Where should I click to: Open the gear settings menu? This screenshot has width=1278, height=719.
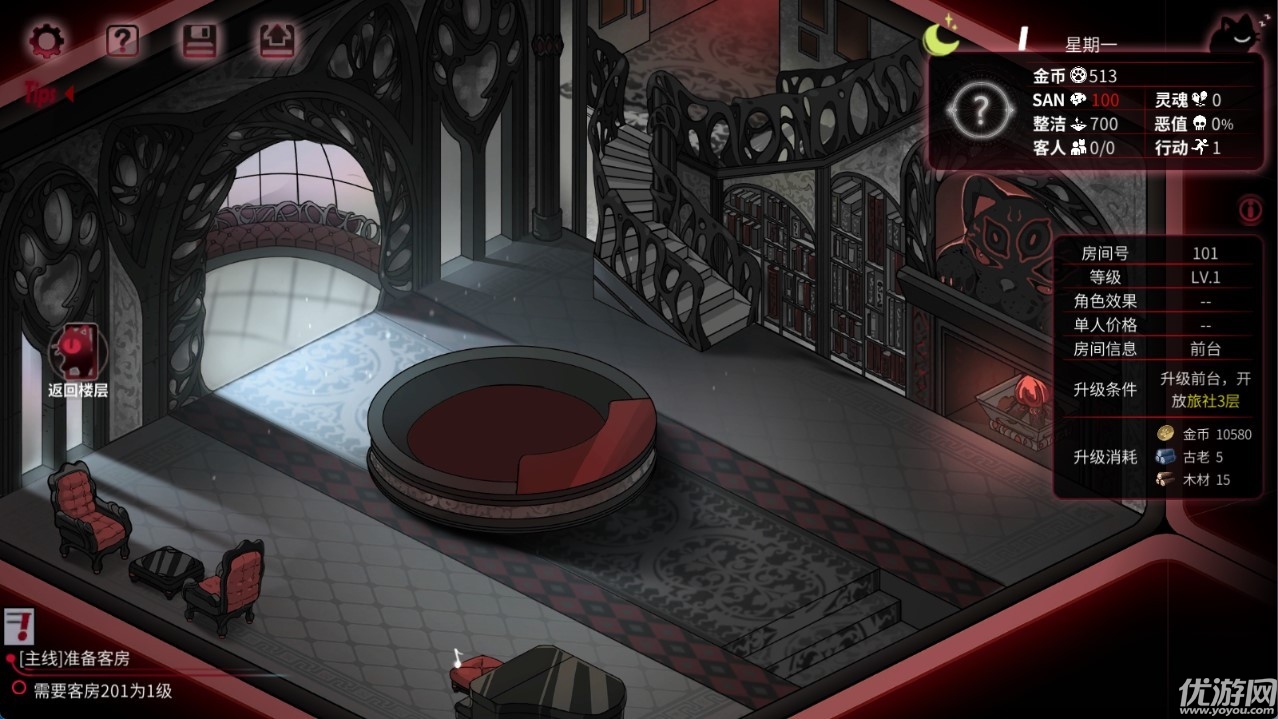[x=45, y=41]
